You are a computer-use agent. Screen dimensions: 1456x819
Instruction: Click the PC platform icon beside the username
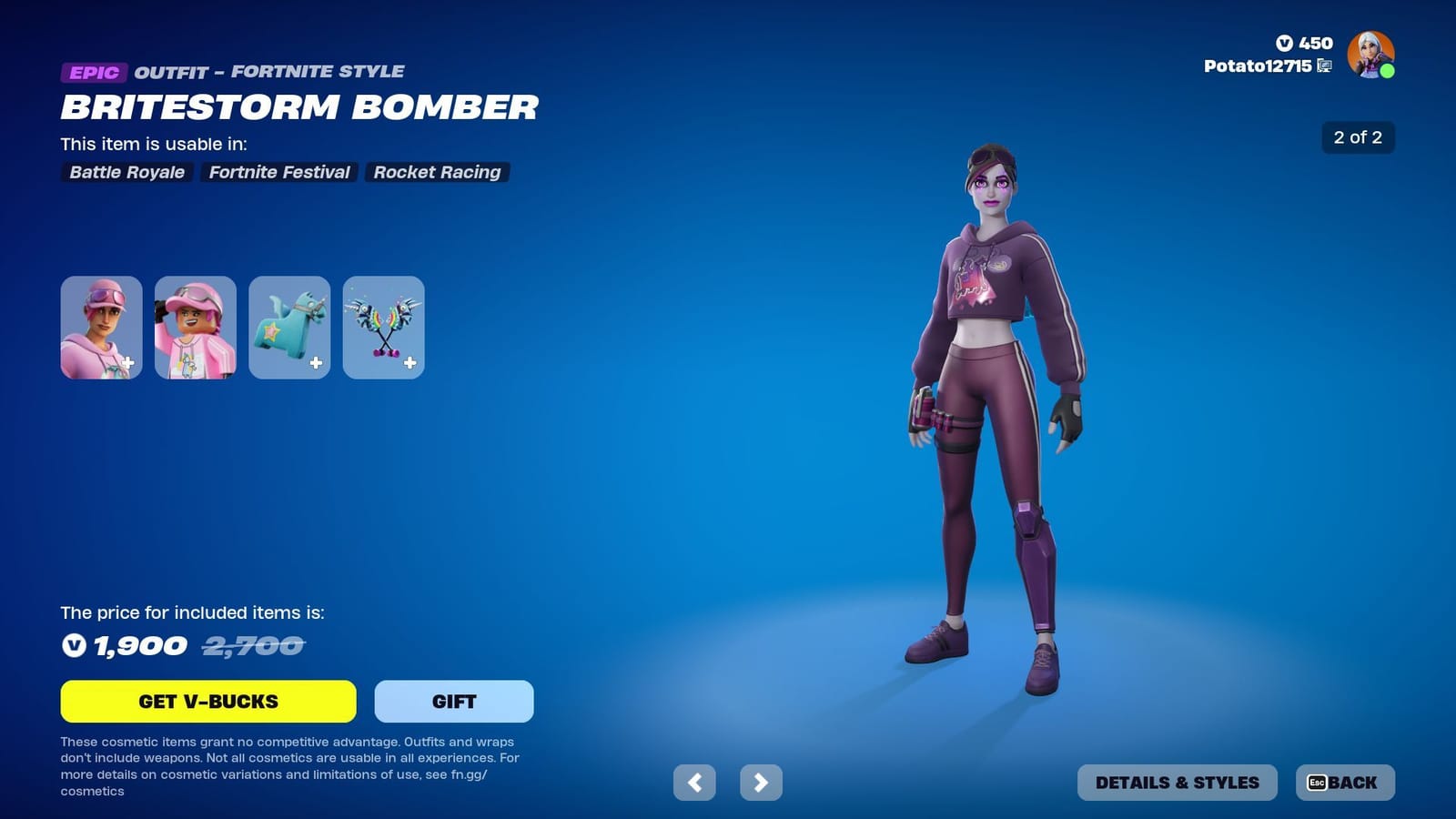coord(1324,66)
